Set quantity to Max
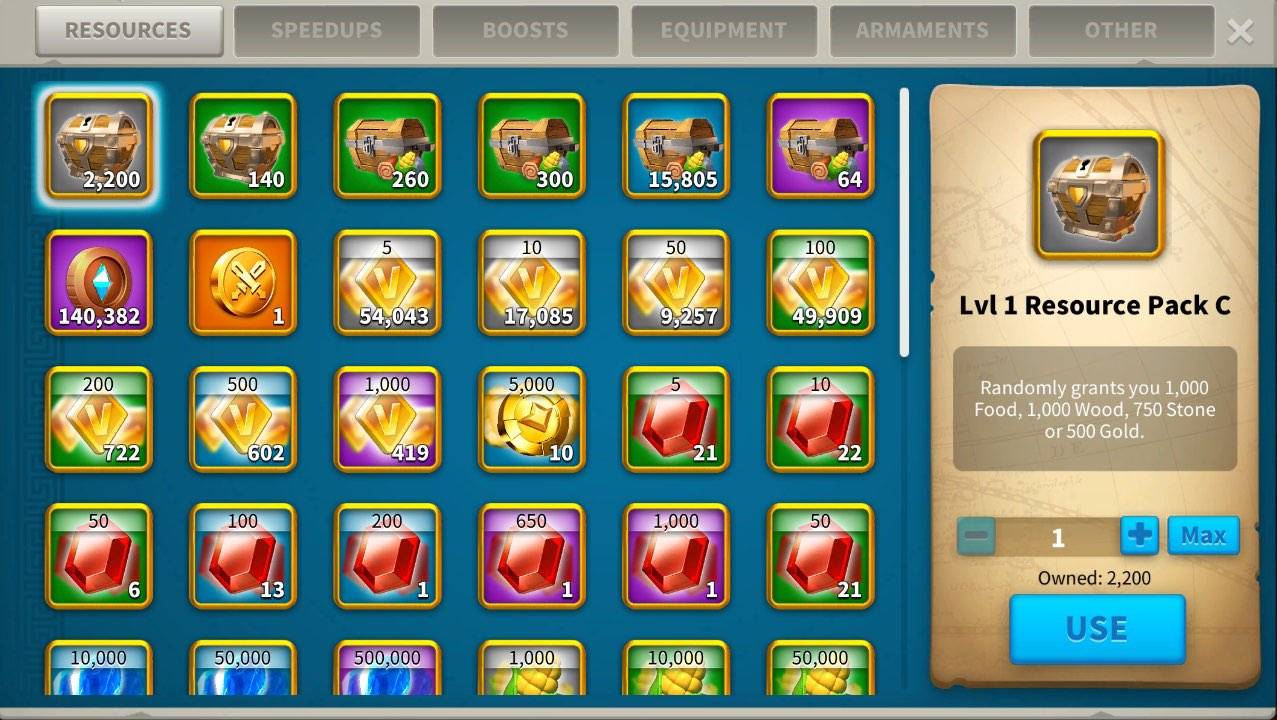Viewport: 1277px width, 720px height. [1203, 536]
